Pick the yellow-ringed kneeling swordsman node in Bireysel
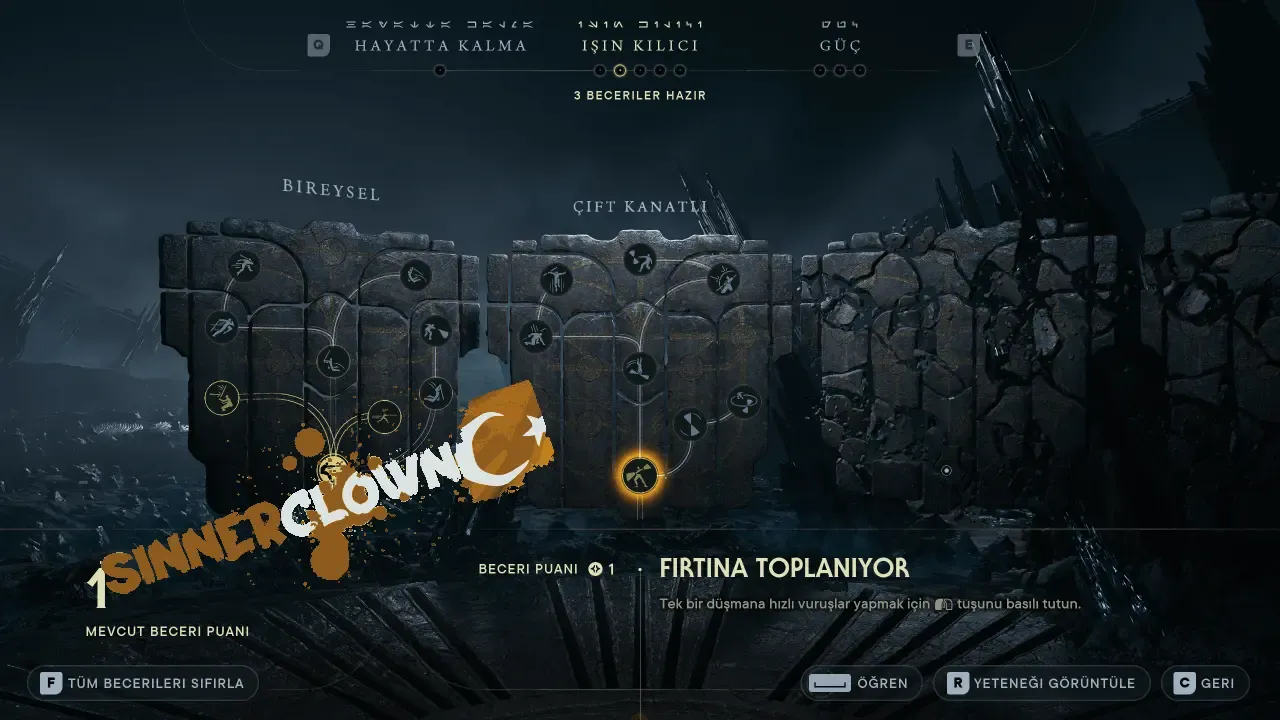The height and width of the screenshot is (720, 1280). click(222, 398)
